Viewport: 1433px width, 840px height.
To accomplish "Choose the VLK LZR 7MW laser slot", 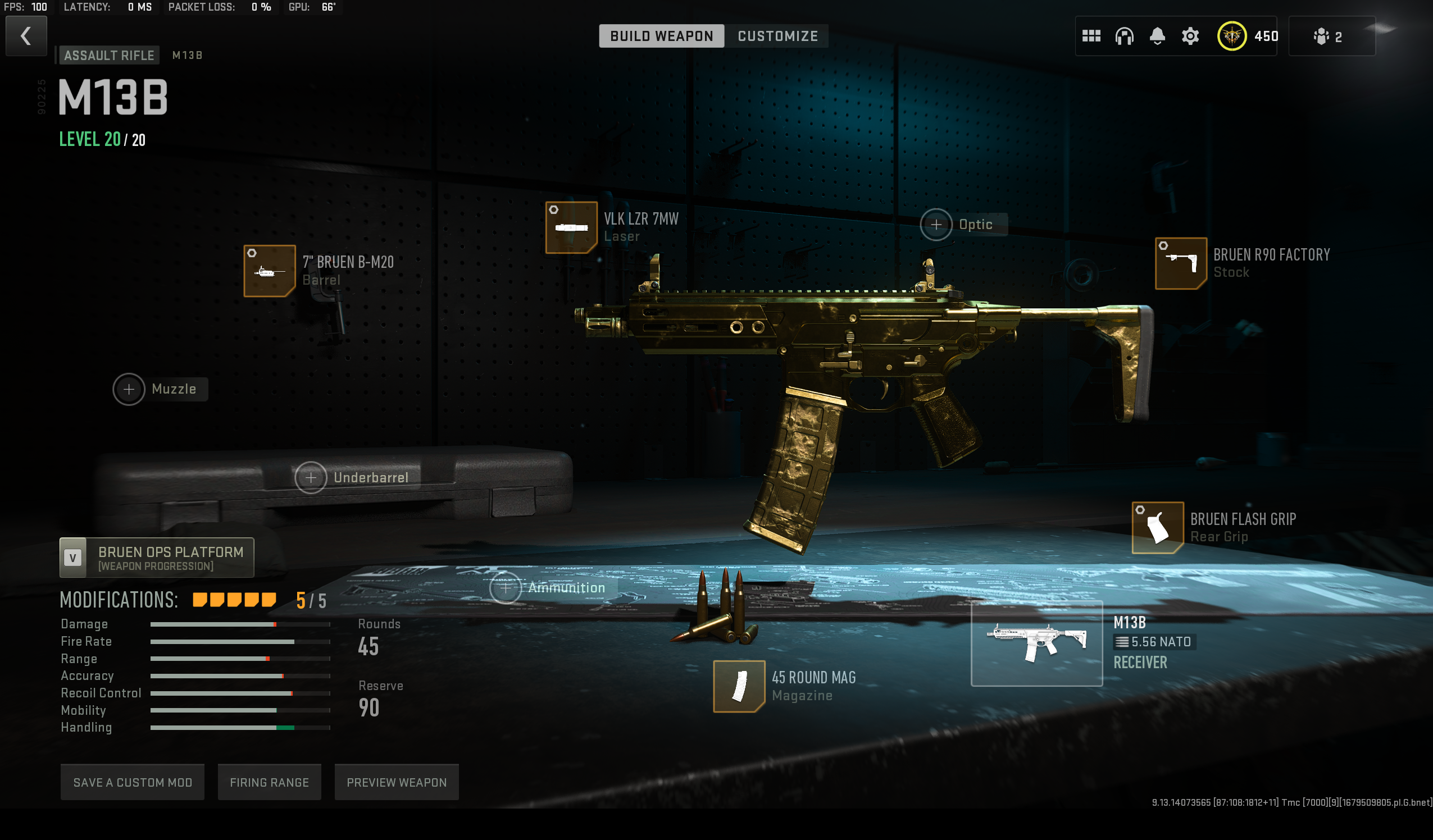I will pos(571,227).
